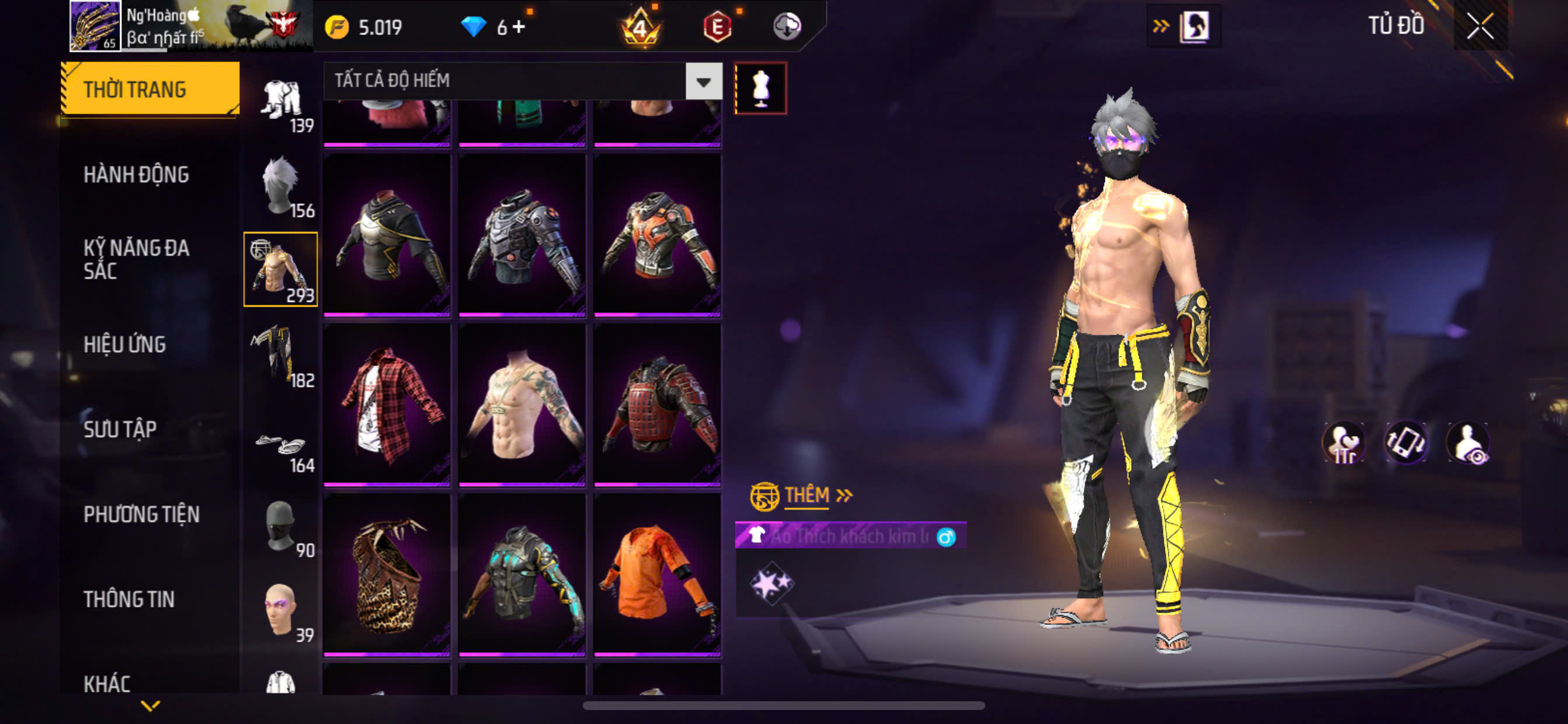Select the red plaid shirt
The height and width of the screenshot is (724, 1568).
pyautogui.click(x=387, y=403)
